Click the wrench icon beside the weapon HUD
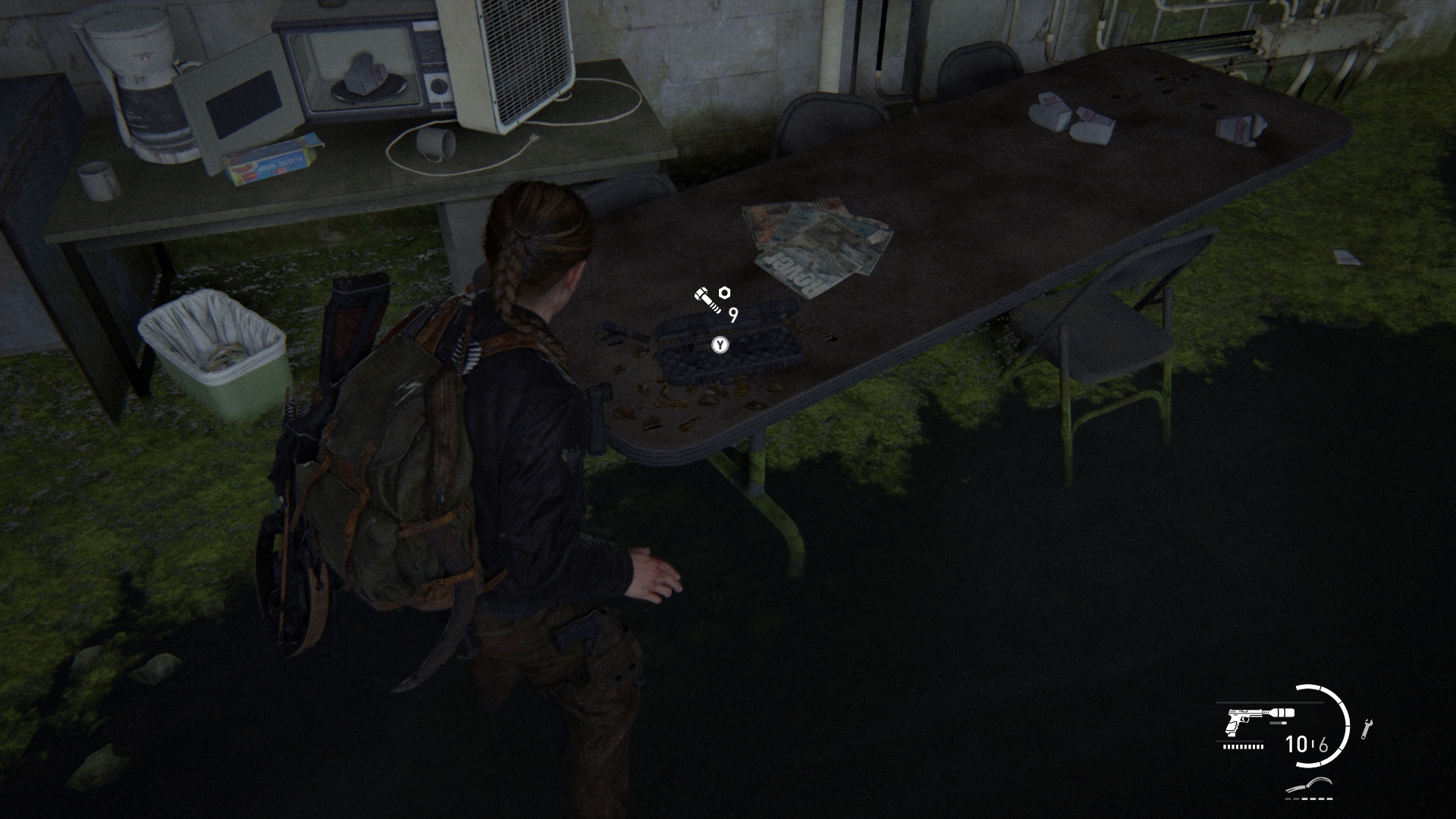 point(1367,729)
